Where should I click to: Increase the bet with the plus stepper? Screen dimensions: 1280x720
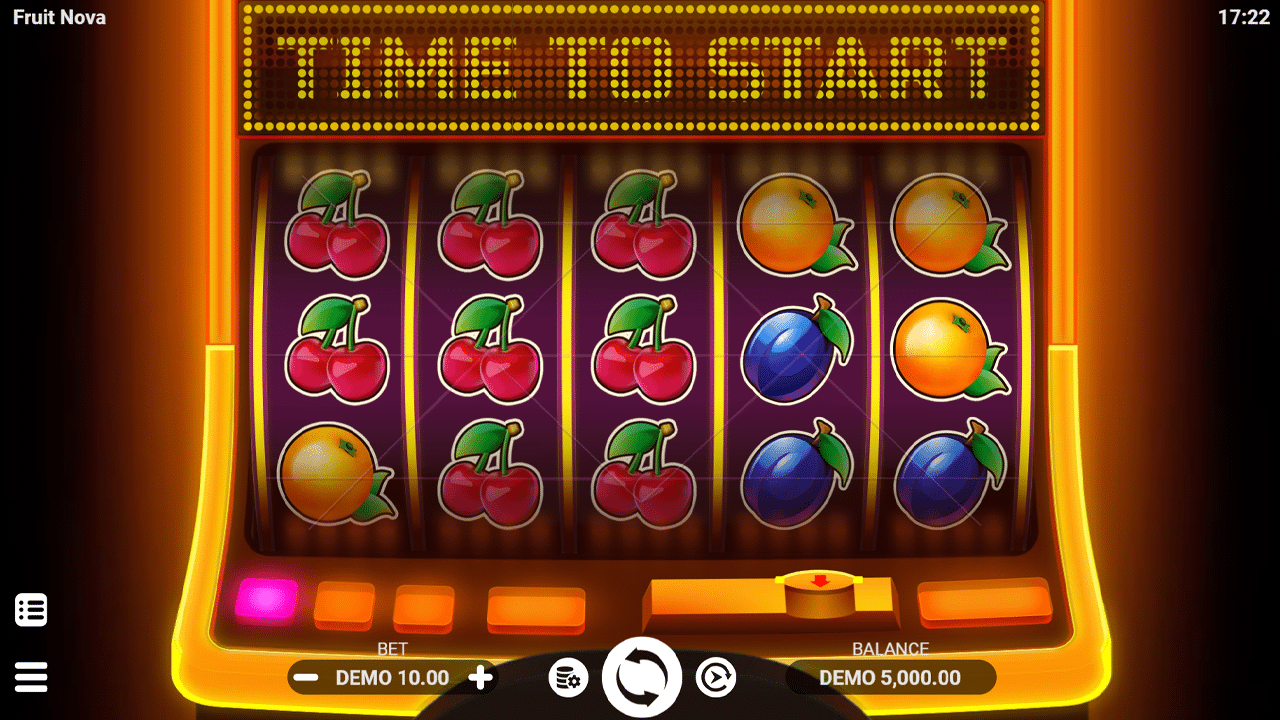coord(481,677)
